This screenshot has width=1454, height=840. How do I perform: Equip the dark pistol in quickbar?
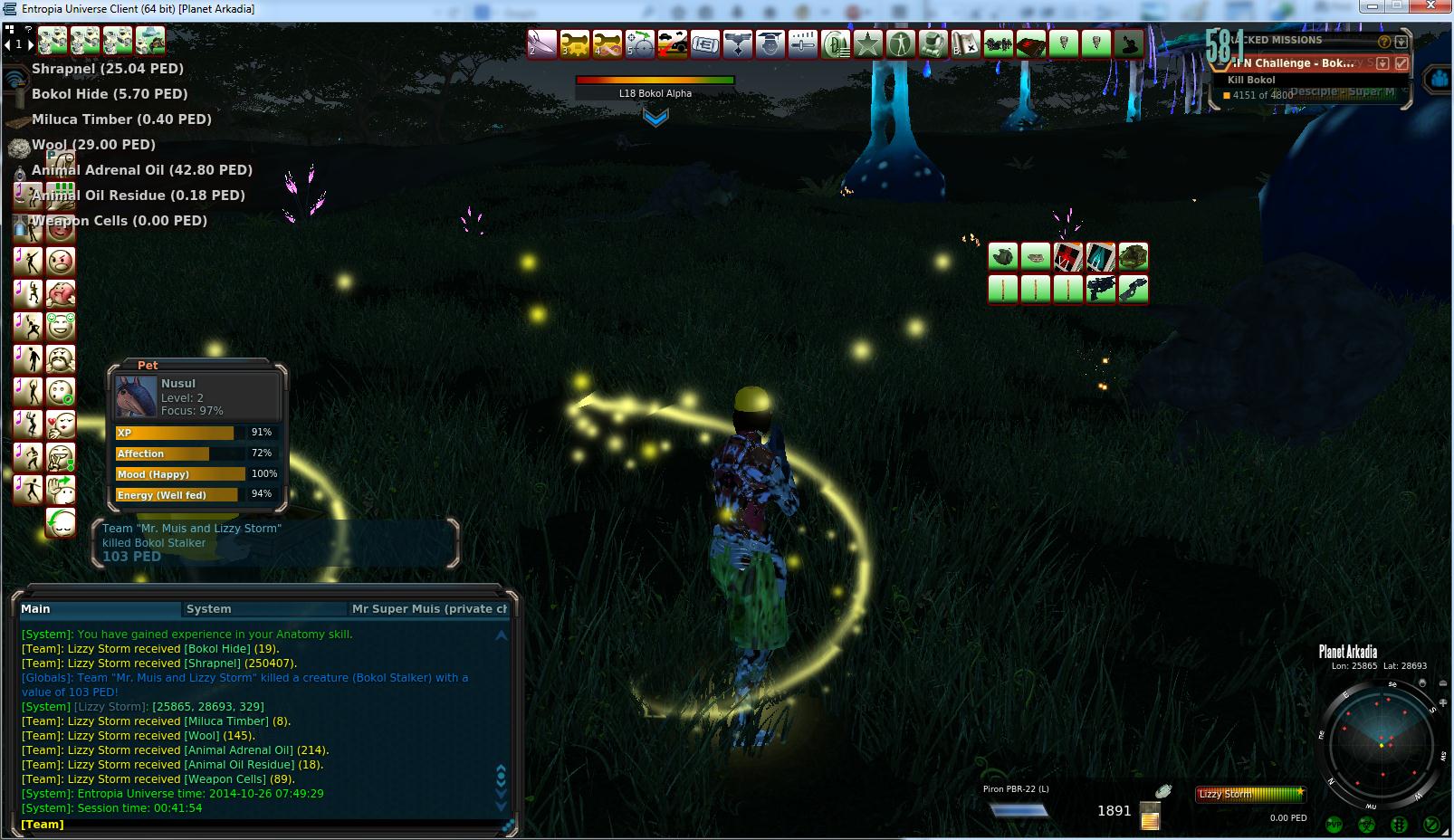click(1101, 289)
